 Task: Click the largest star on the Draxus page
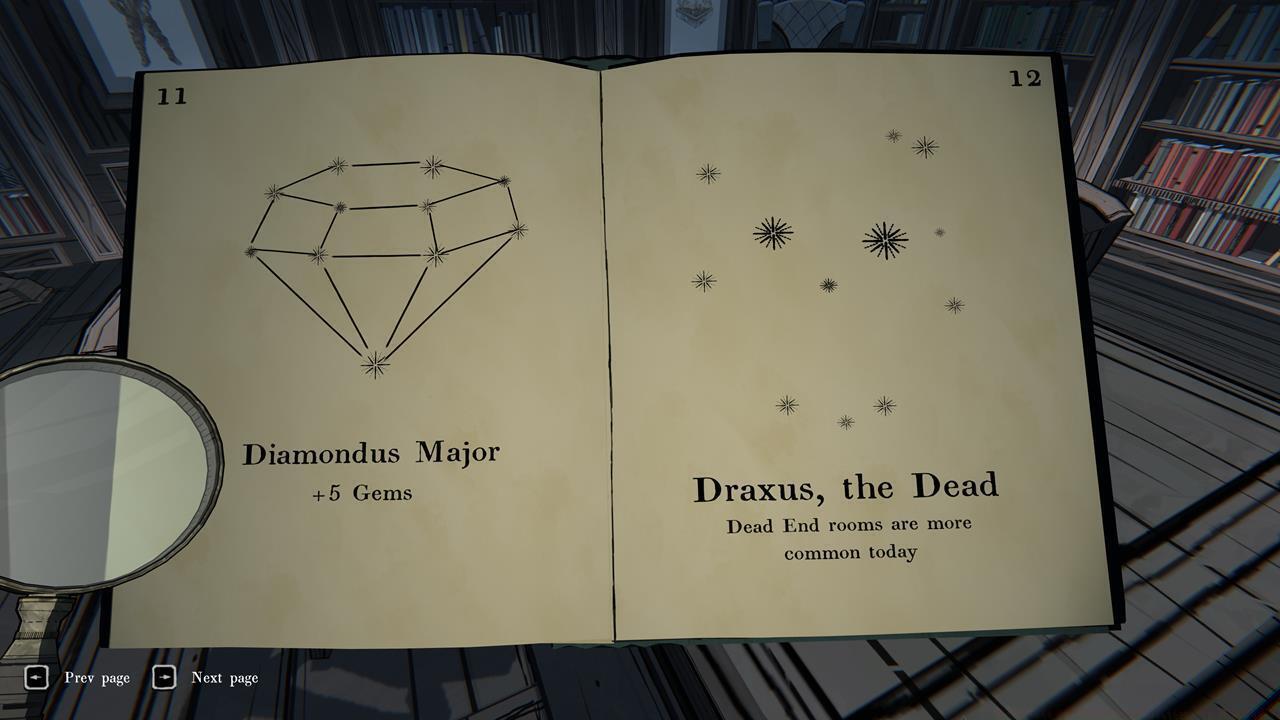click(885, 239)
